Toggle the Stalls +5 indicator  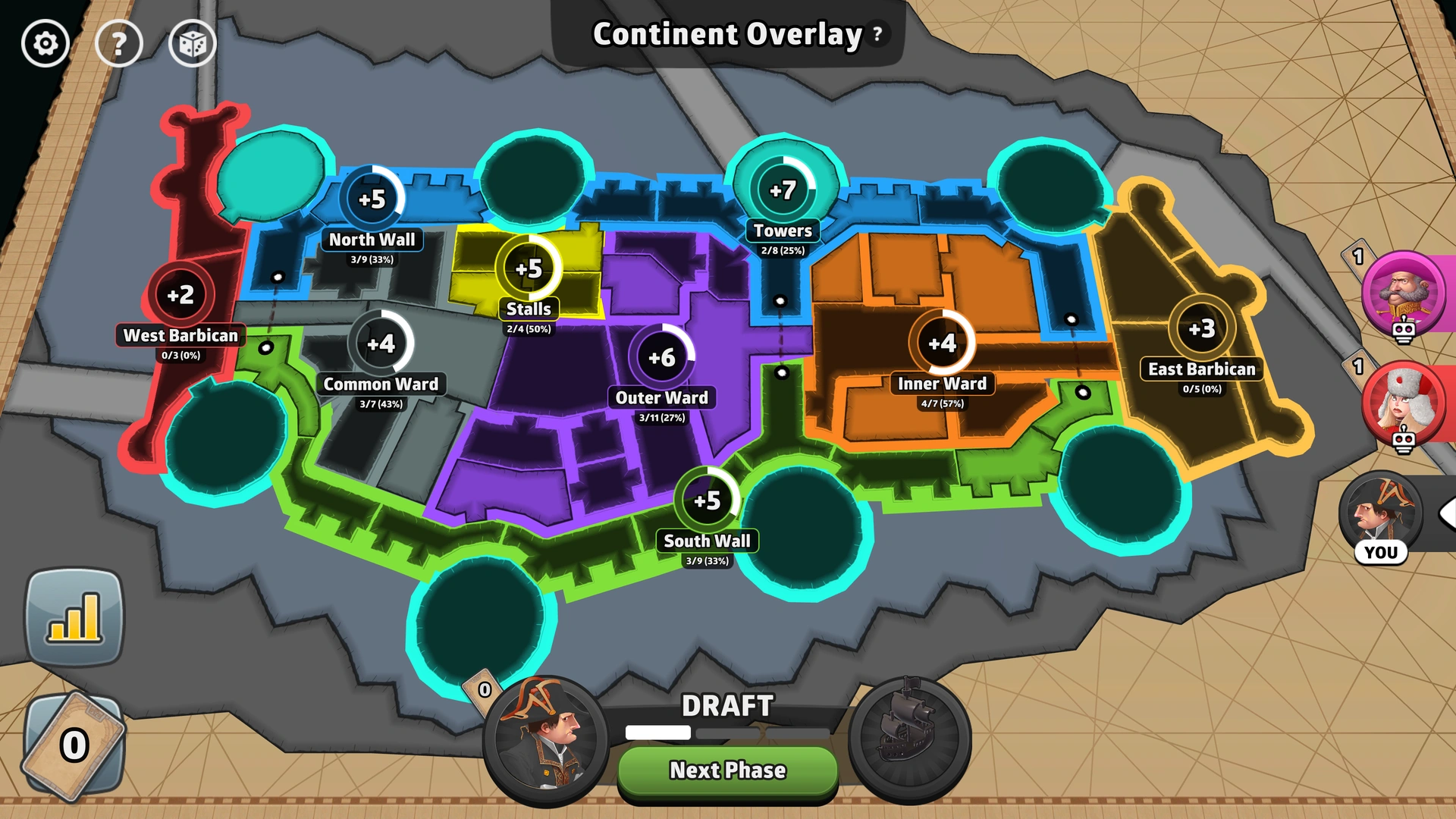click(x=529, y=268)
